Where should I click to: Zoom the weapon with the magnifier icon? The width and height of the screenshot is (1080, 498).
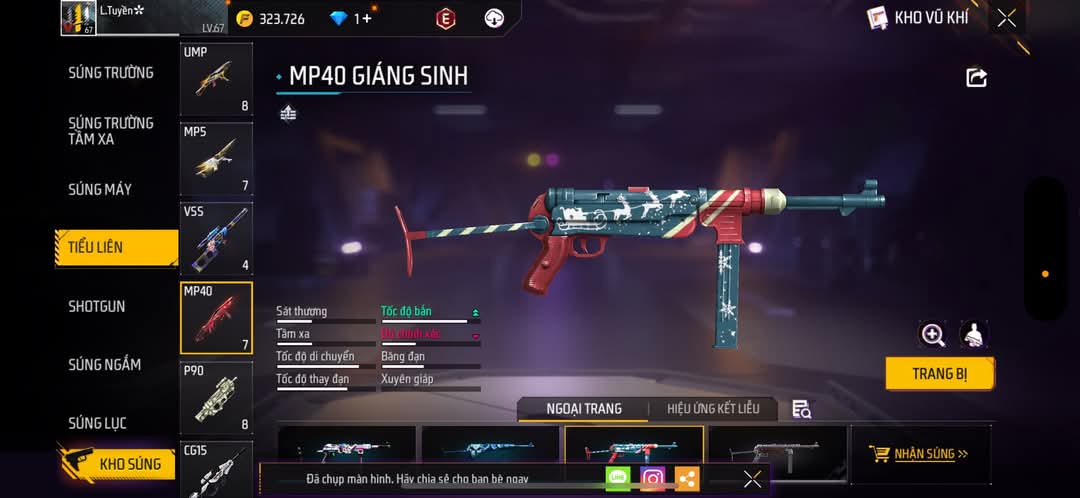coord(933,335)
